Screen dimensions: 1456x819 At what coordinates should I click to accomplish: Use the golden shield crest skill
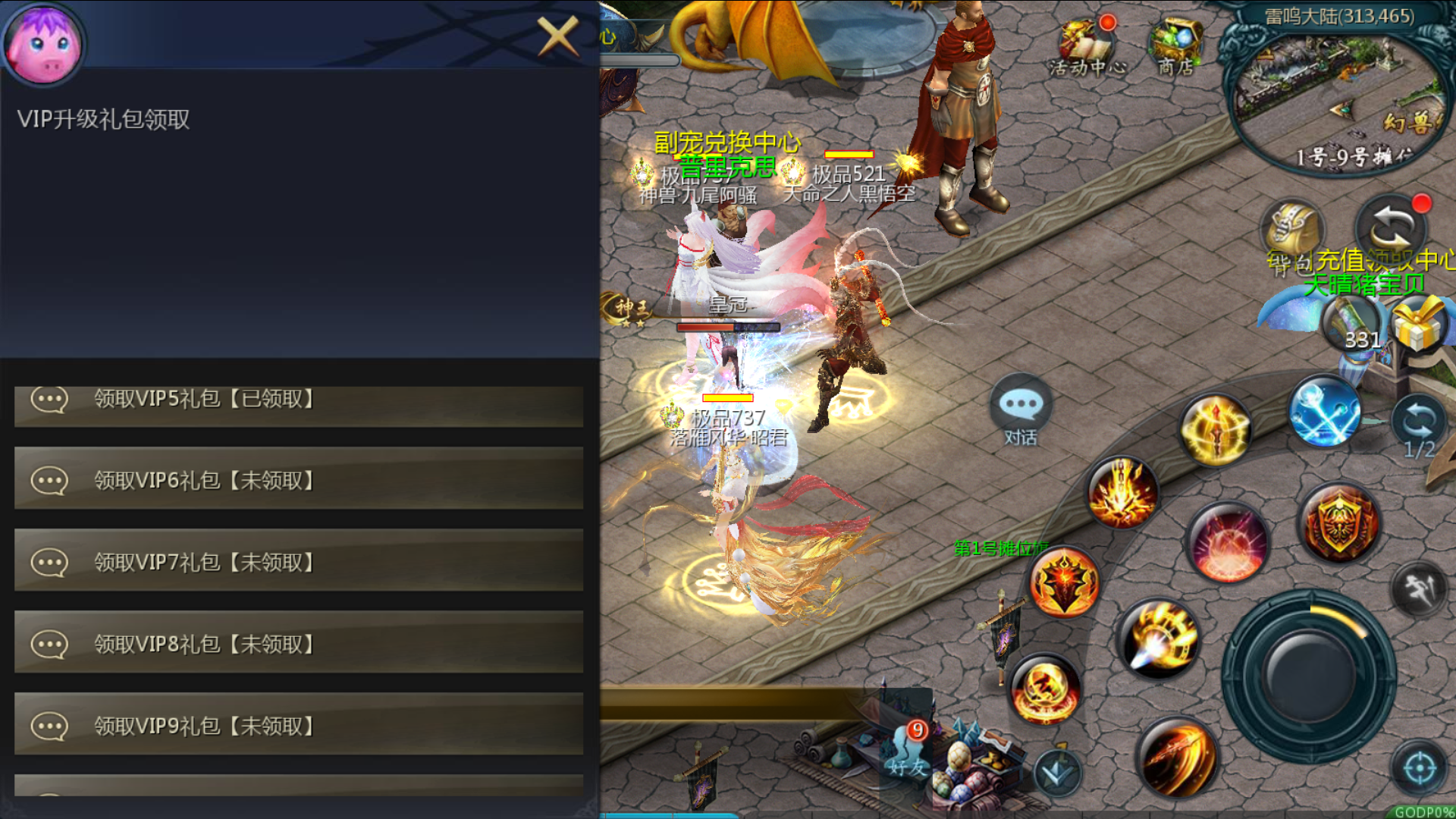click(x=1339, y=523)
